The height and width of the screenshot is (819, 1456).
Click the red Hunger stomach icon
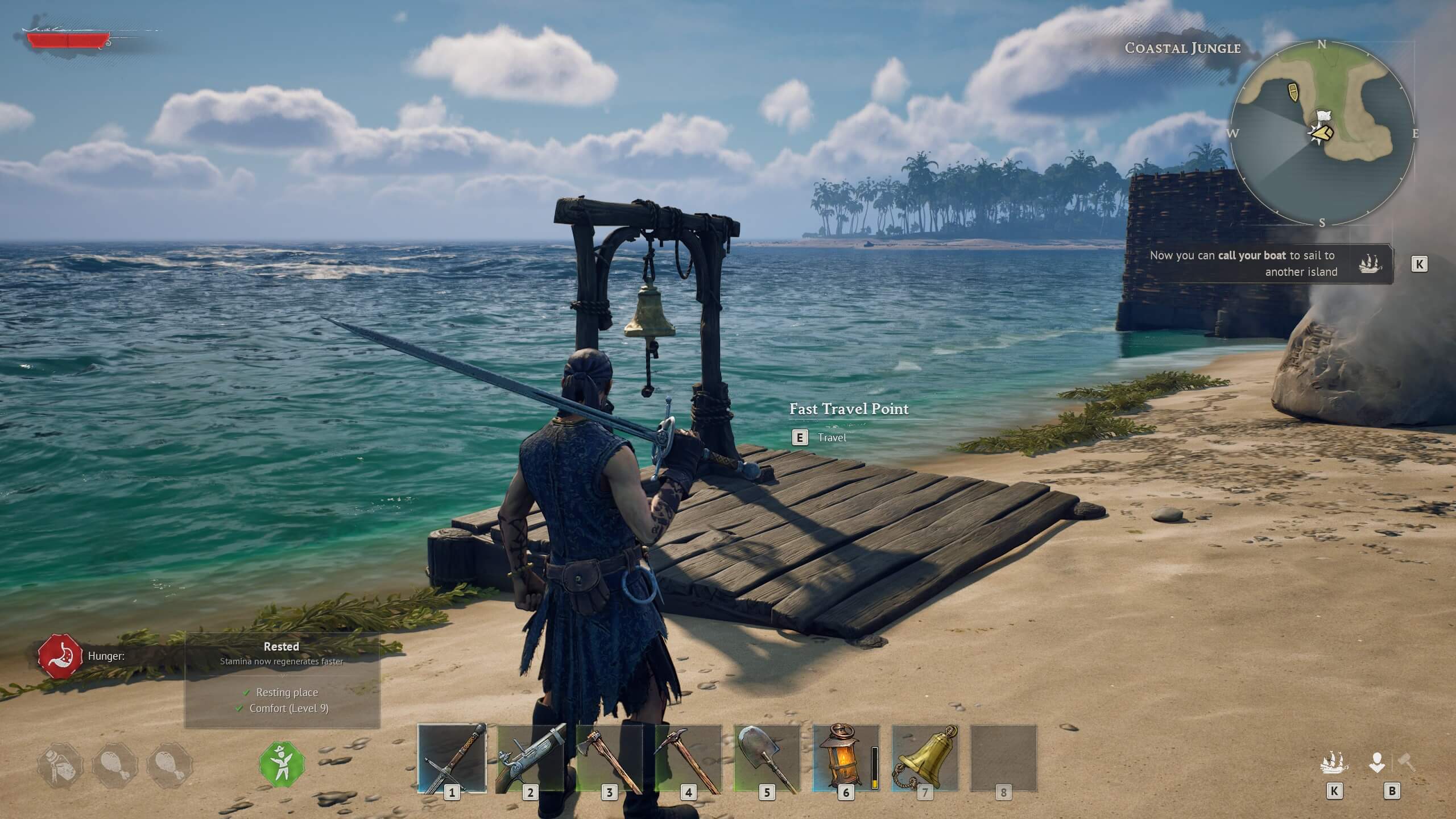click(x=60, y=656)
